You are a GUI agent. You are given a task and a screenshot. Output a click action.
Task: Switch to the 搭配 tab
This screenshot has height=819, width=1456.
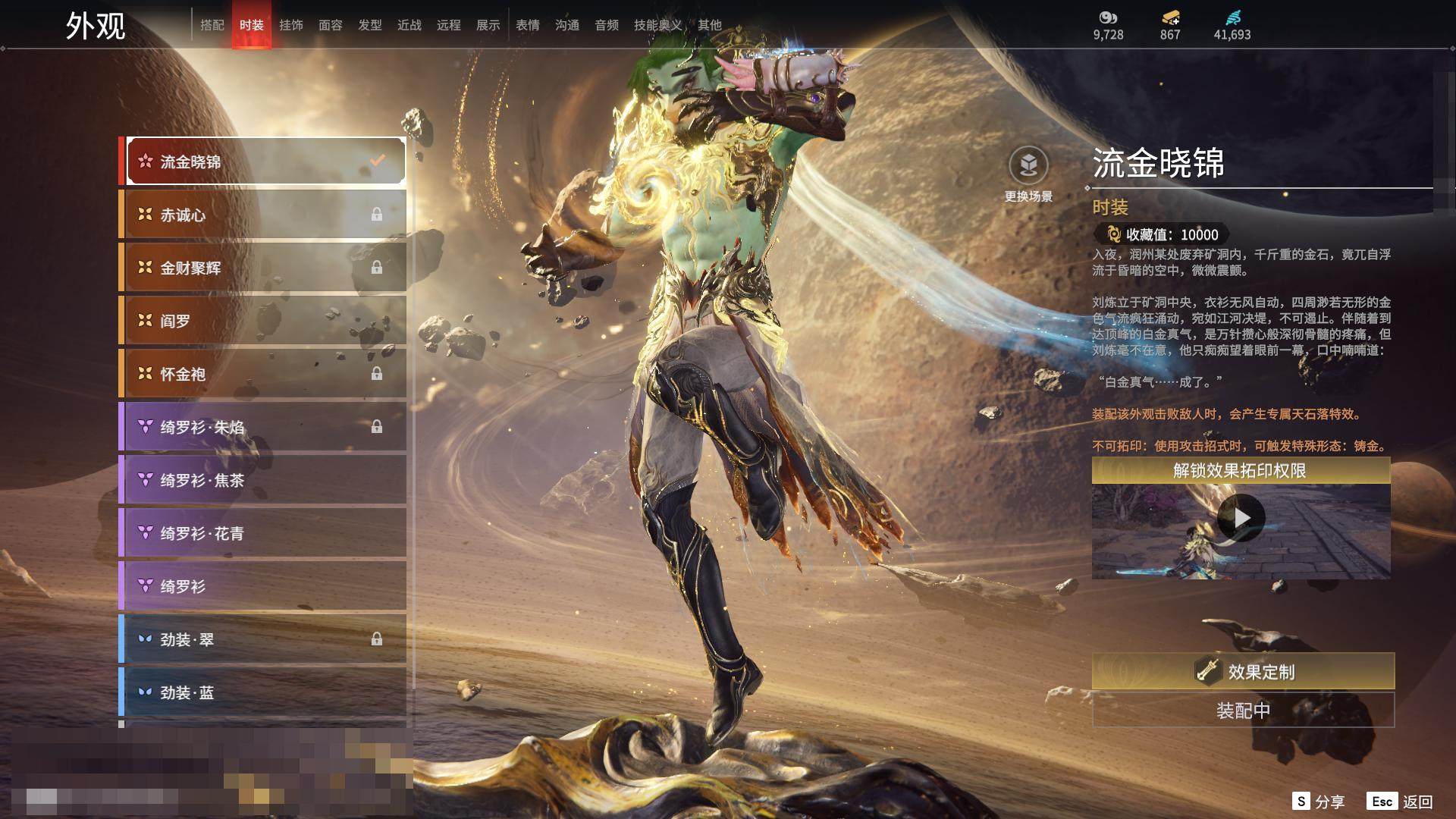pyautogui.click(x=212, y=25)
